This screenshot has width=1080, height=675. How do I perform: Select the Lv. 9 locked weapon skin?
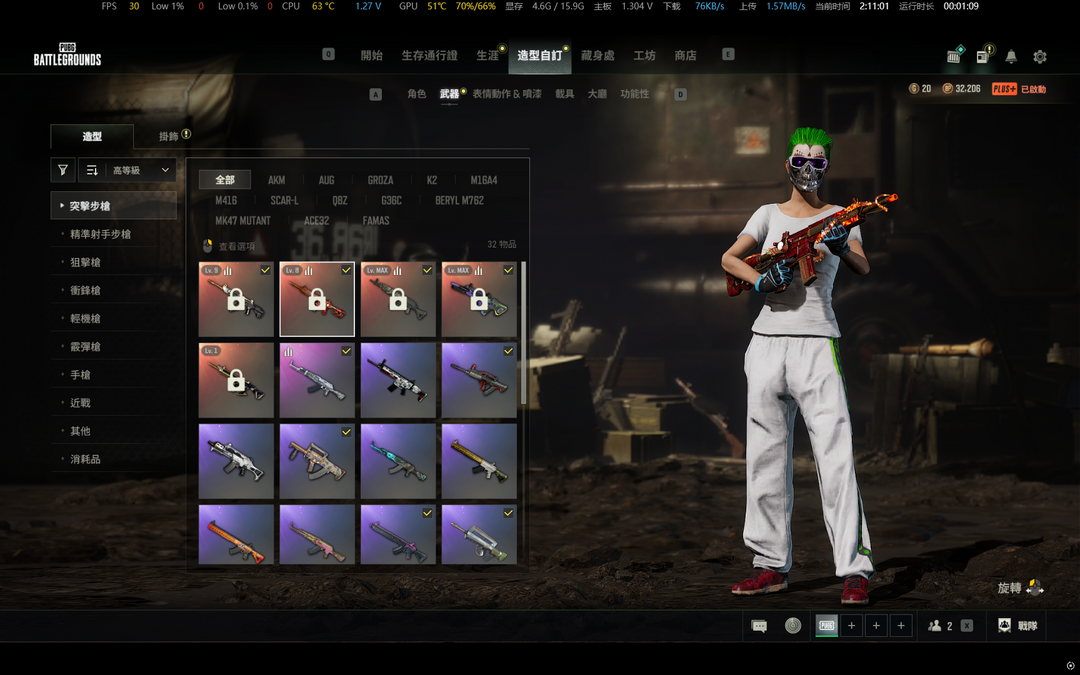click(x=236, y=300)
